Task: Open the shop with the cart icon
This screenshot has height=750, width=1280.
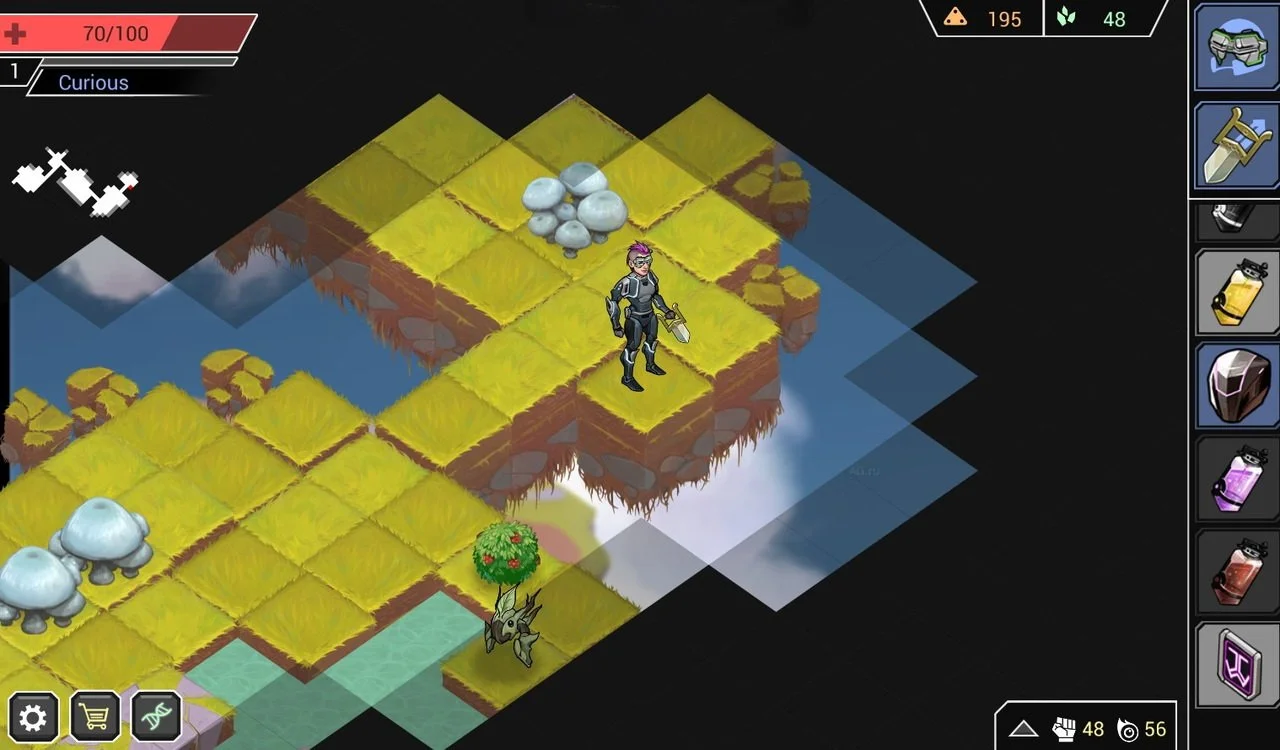Action: point(94,717)
